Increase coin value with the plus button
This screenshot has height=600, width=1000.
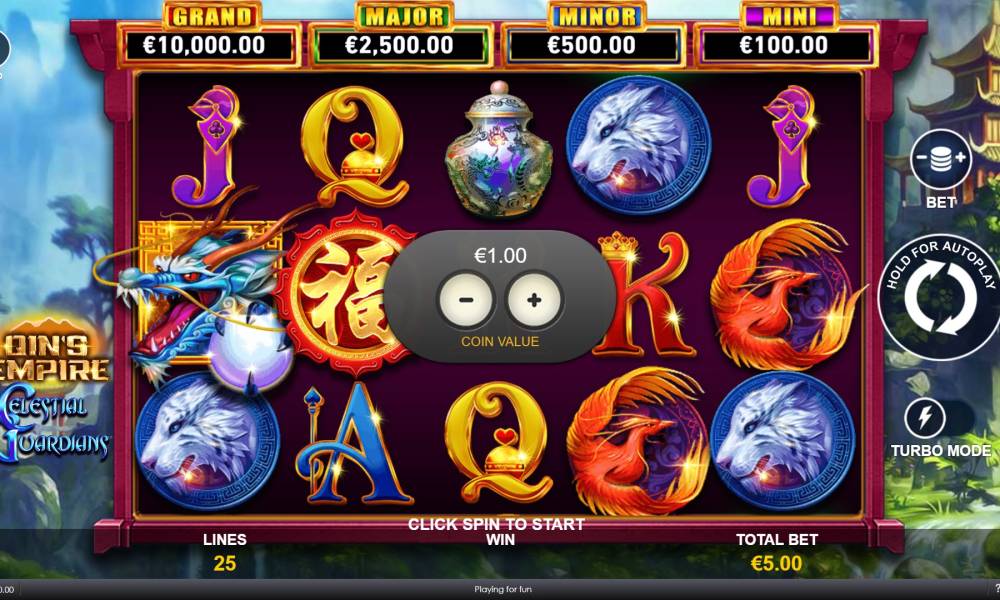tap(535, 298)
